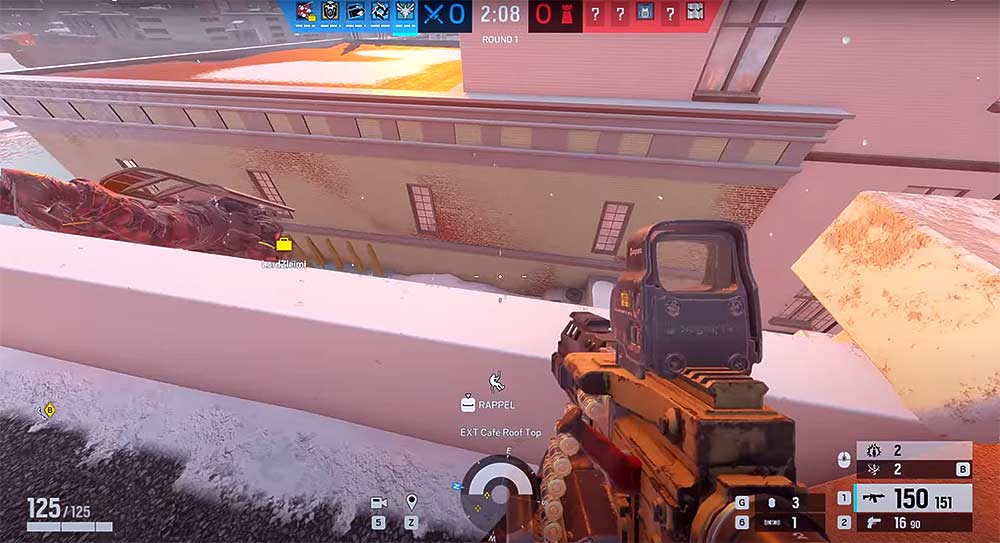Viewport: 1000px width, 543px height.
Task: Activate the location ping marker icon
Action: [411, 502]
